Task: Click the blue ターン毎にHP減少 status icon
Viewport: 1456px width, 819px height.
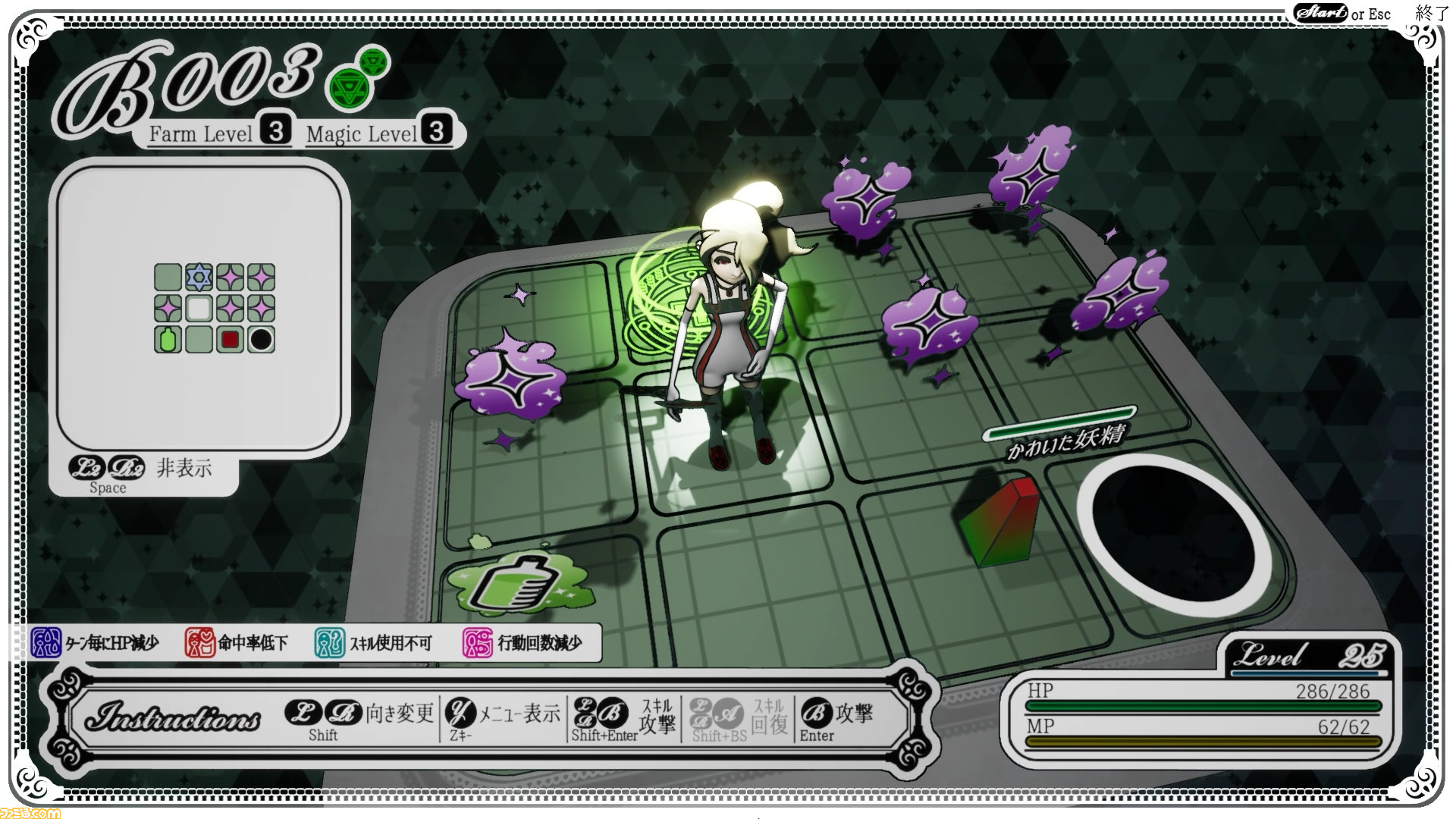Action: [45, 643]
